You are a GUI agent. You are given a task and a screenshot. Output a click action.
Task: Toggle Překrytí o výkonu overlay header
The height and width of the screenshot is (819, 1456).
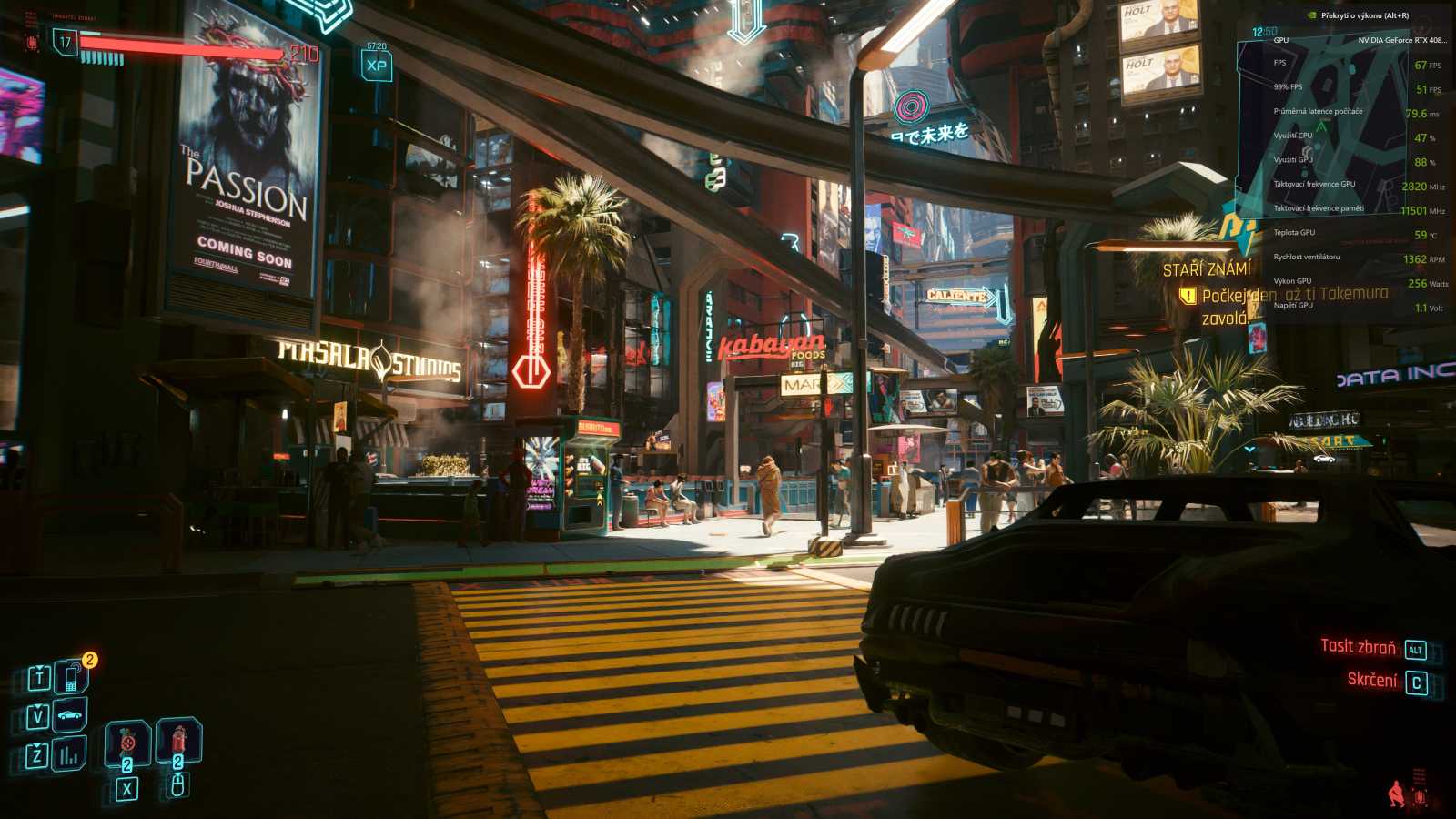click(x=1365, y=15)
